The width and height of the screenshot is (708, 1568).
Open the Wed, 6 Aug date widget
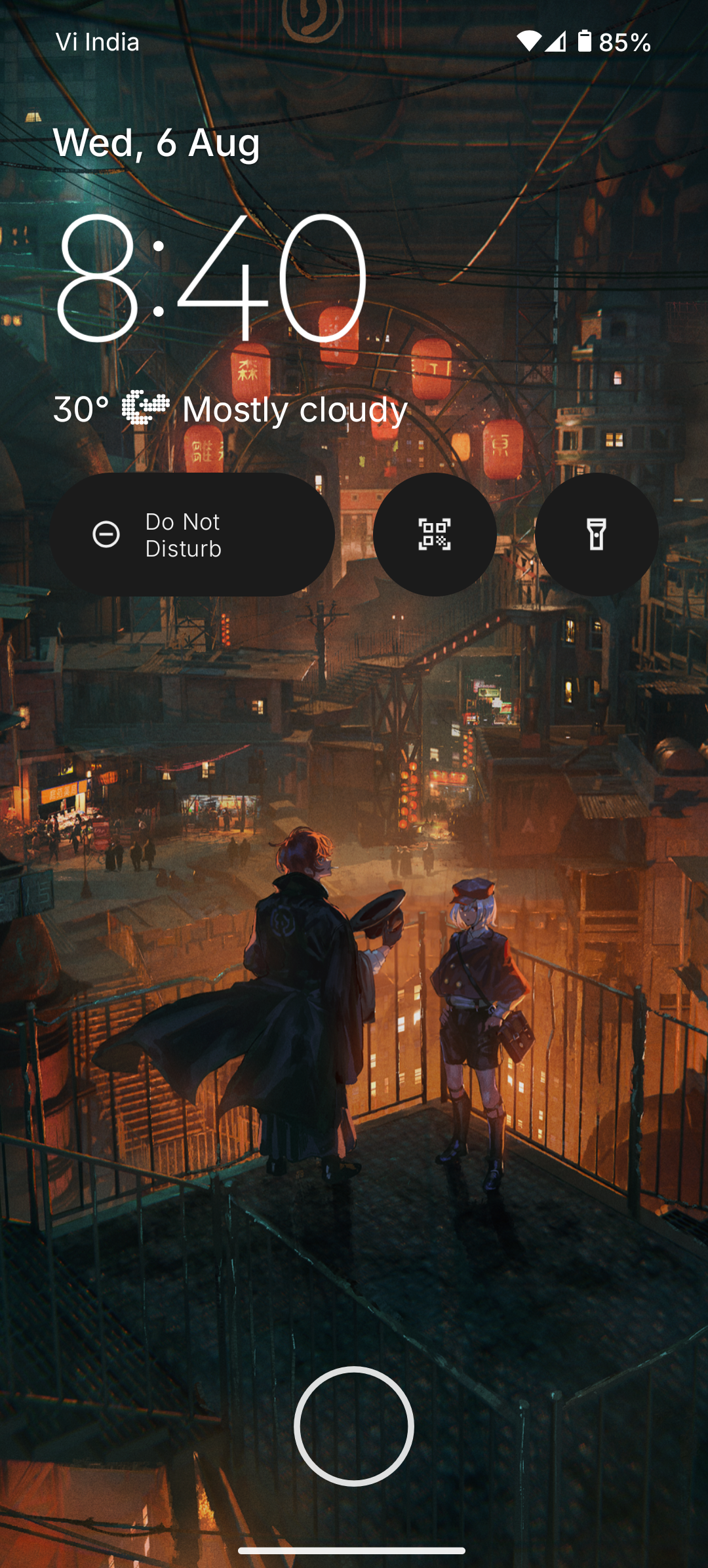coord(157,142)
